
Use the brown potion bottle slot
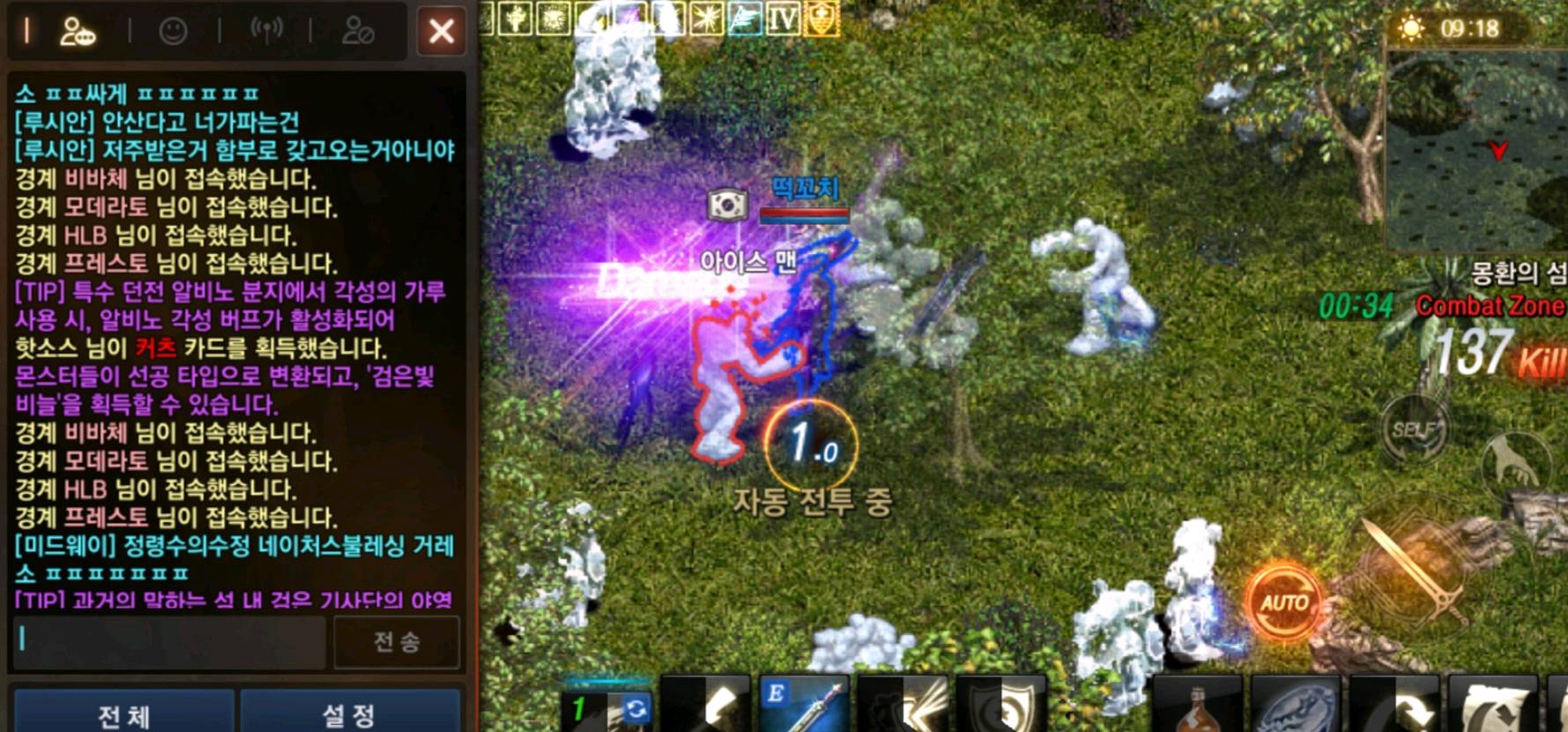pyautogui.click(x=1199, y=707)
